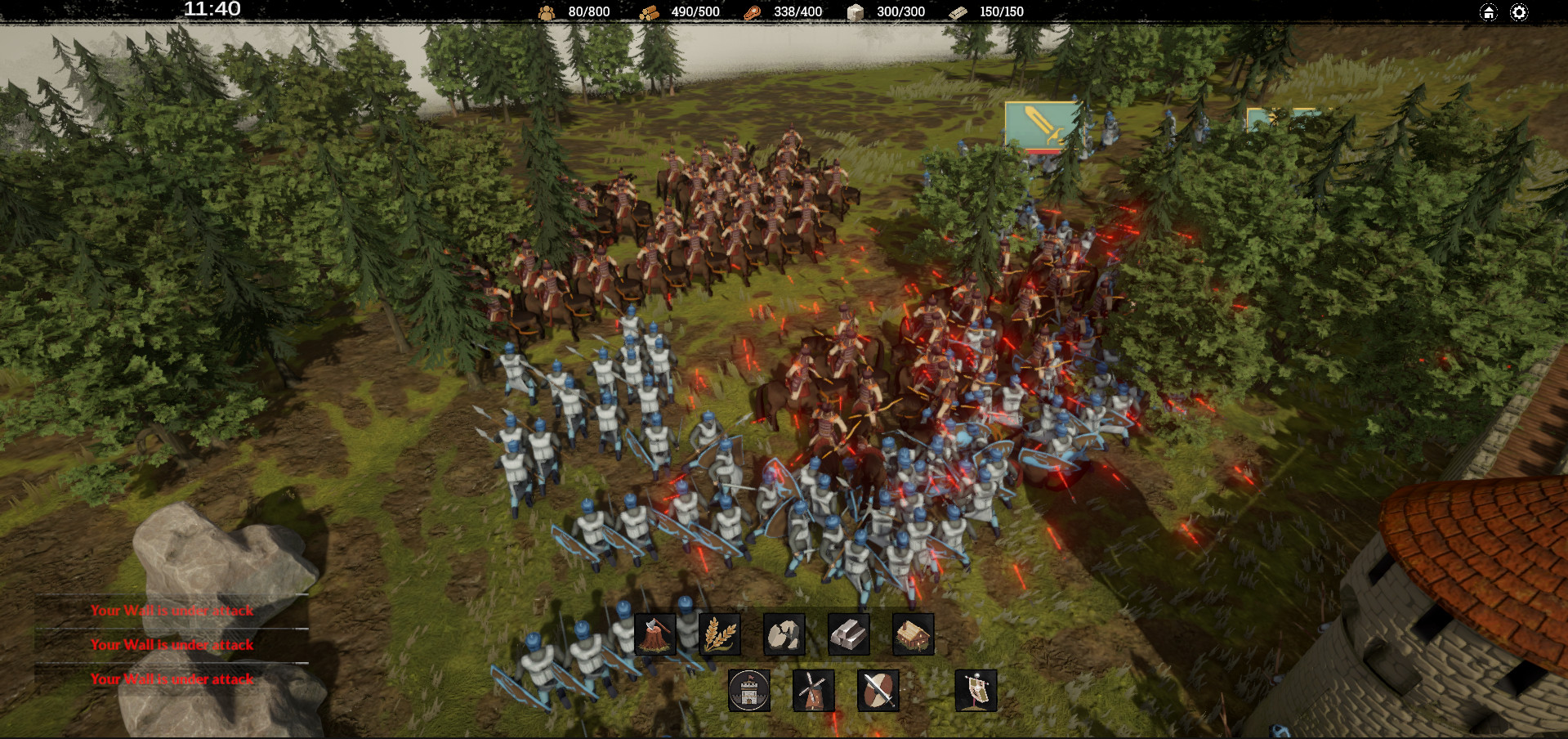Pick the stone quarry rock icon
This screenshot has height=739, width=1568.
(x=784, y=634)
